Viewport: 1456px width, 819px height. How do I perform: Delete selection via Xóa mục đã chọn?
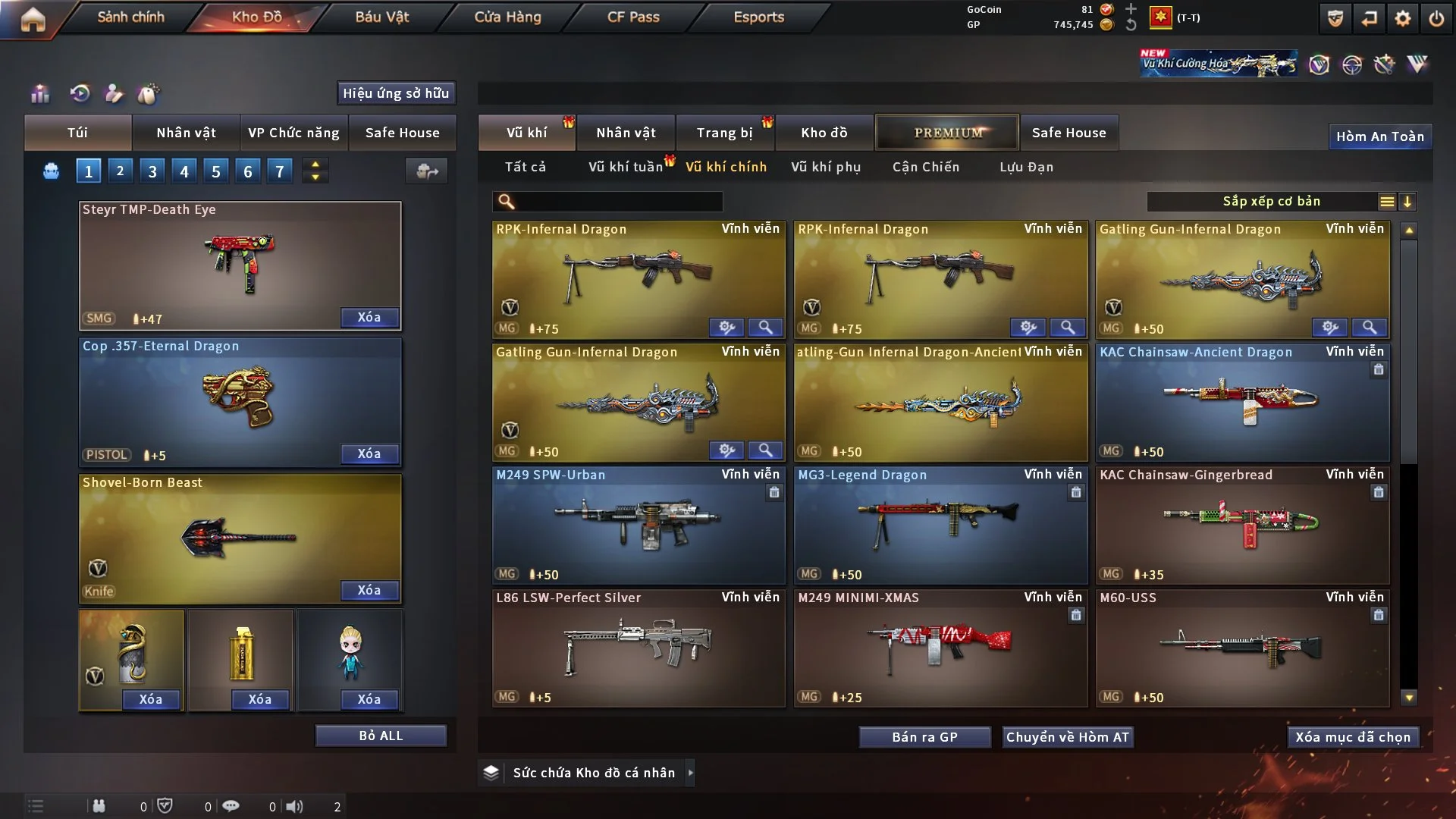pyautogui.click(x=1353, y=737)
